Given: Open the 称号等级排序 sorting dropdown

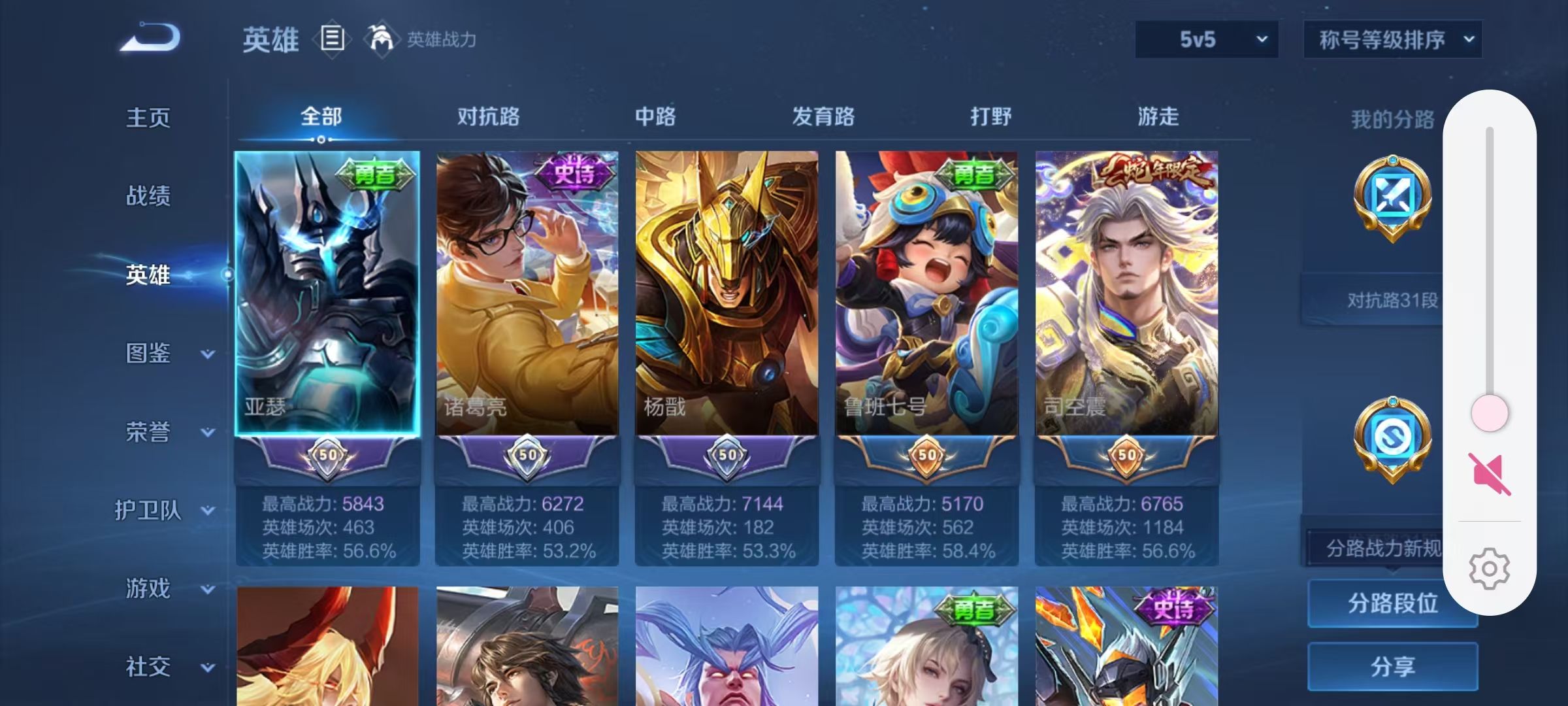Looking at the screenshot, I should (1393, 39).
